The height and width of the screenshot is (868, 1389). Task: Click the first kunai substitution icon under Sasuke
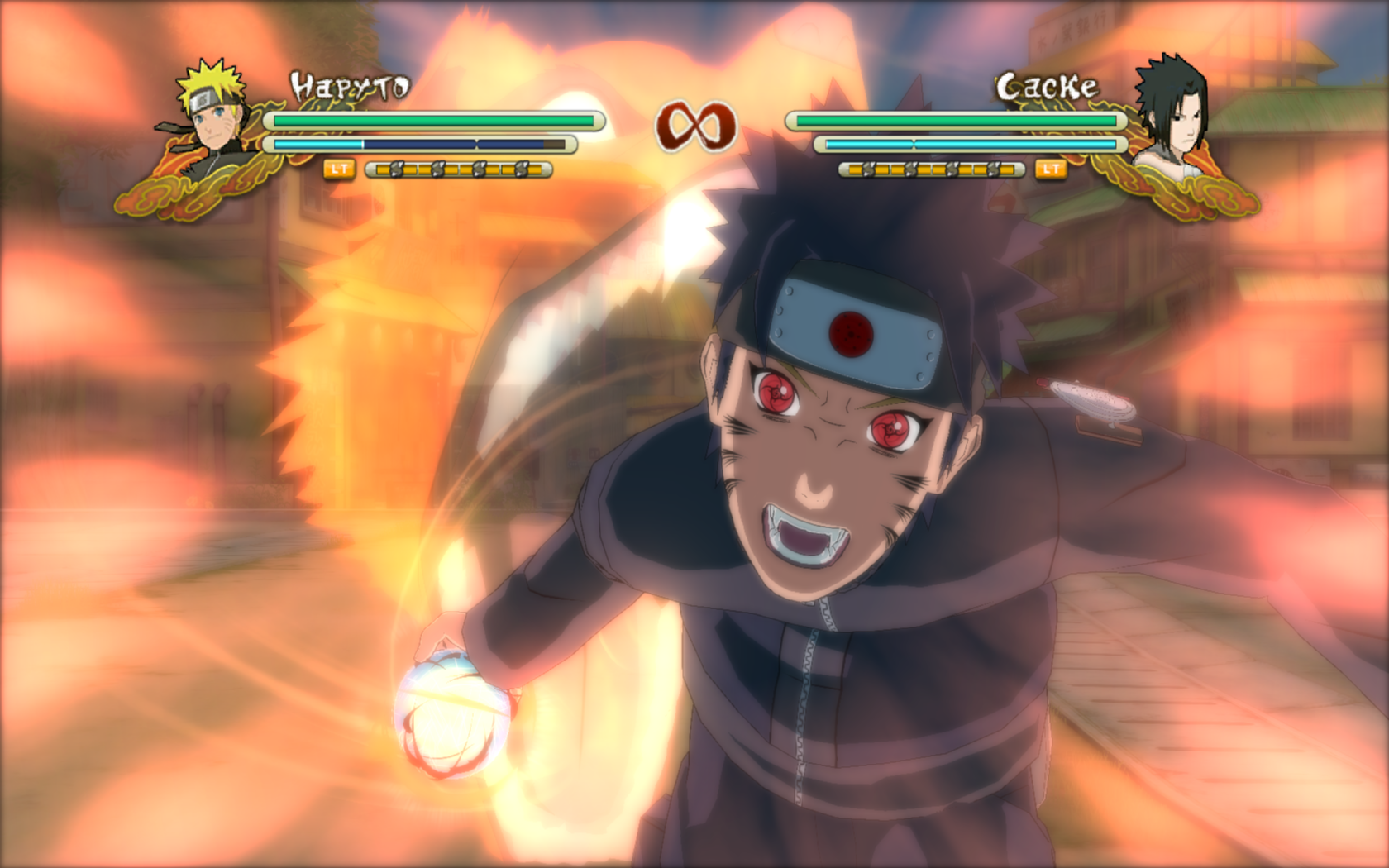tap(868, 169)
